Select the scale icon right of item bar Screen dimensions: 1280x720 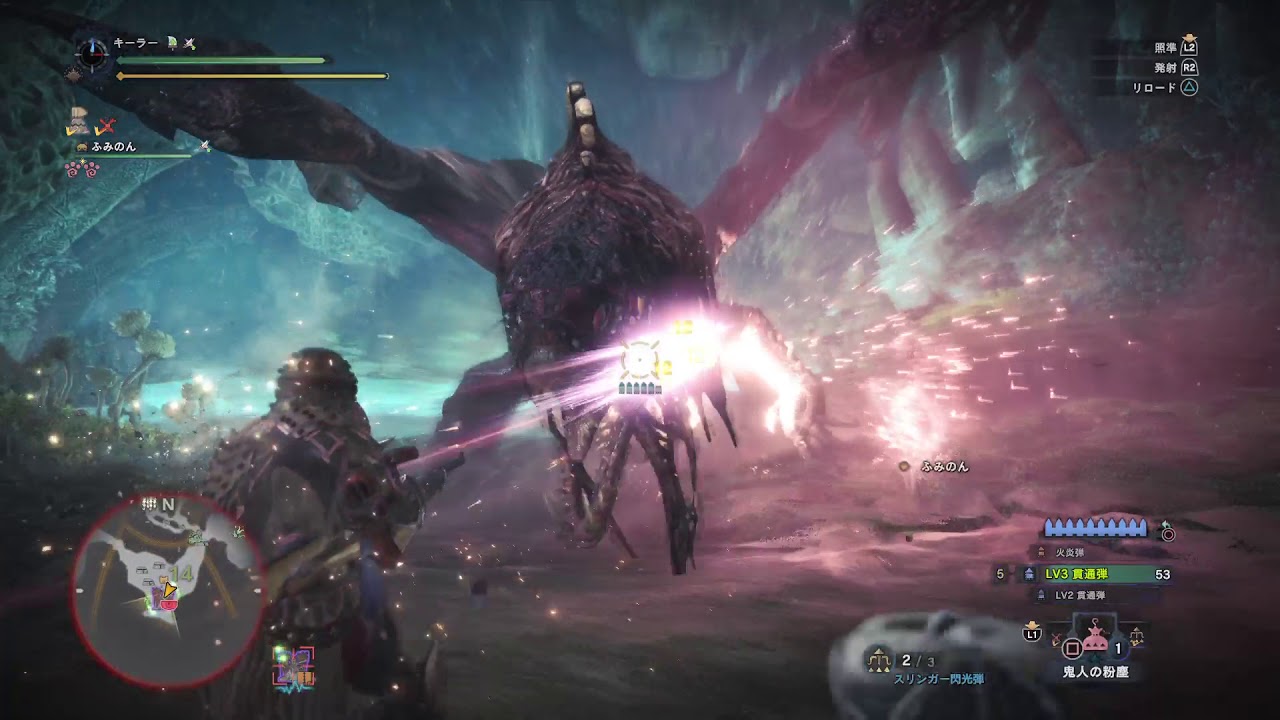[x=1137, y=634]
